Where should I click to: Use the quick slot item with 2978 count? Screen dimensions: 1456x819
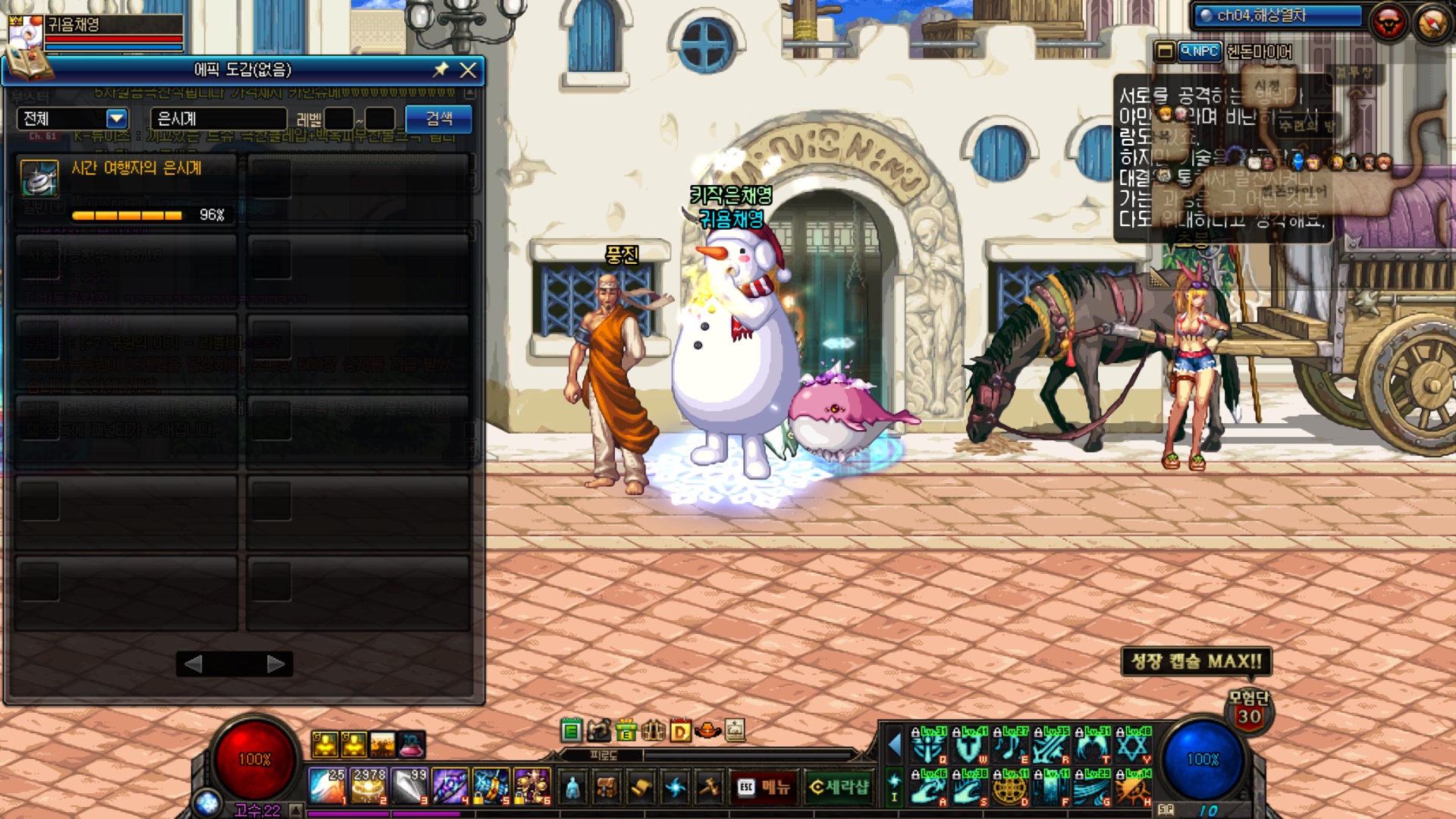click(x=369, y=786)
